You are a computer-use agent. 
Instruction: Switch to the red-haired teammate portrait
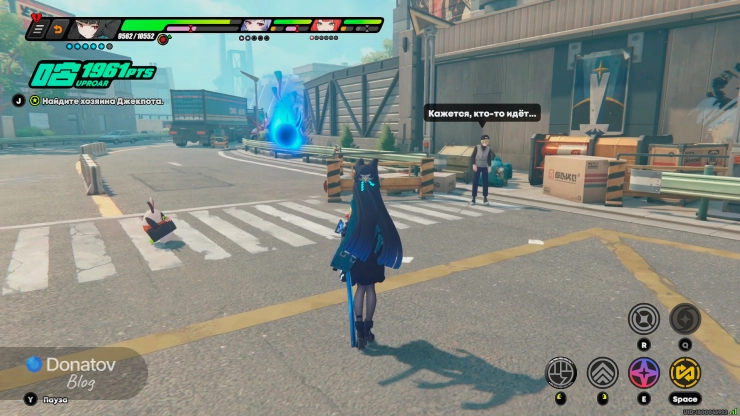point(325,25)
